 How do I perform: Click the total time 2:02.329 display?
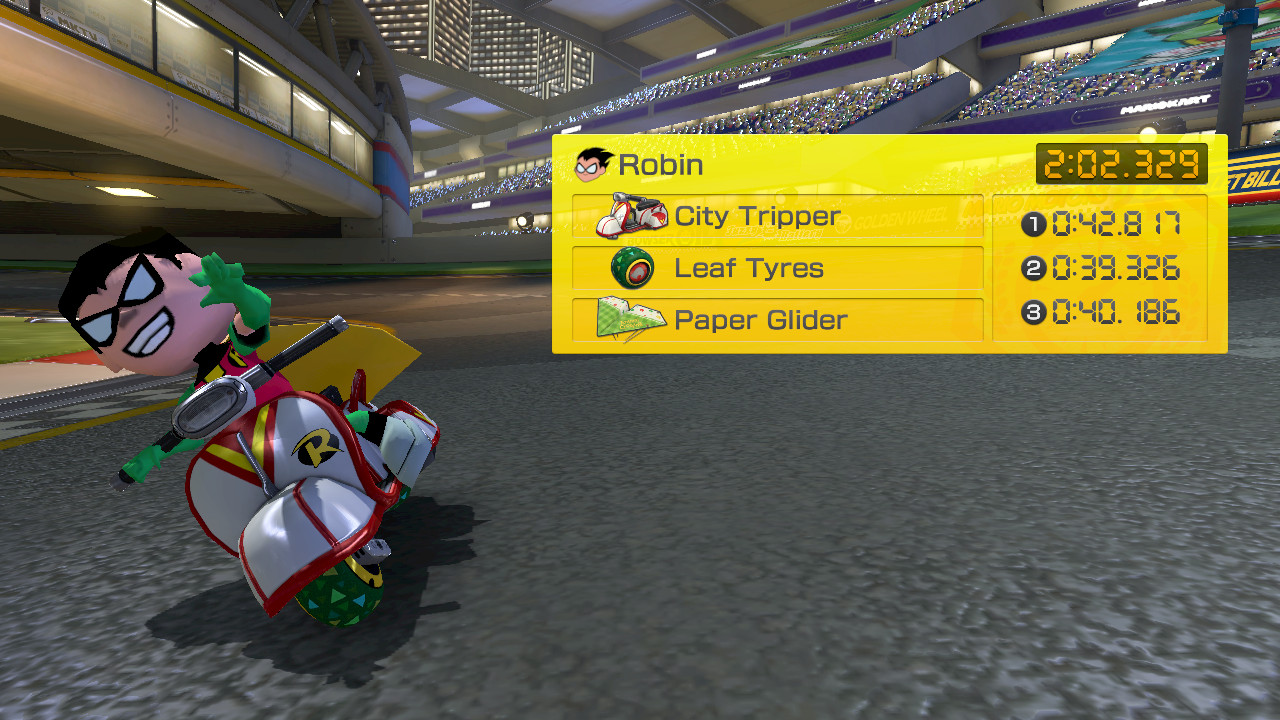pos(1122,163)
